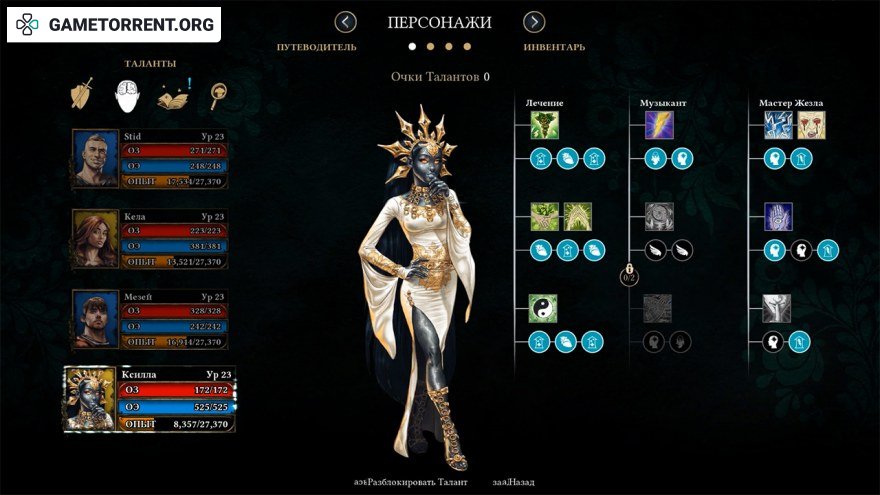Click the padlock 0/2 node in Музыкант tree
880x495 pixels.
(630, 273)
